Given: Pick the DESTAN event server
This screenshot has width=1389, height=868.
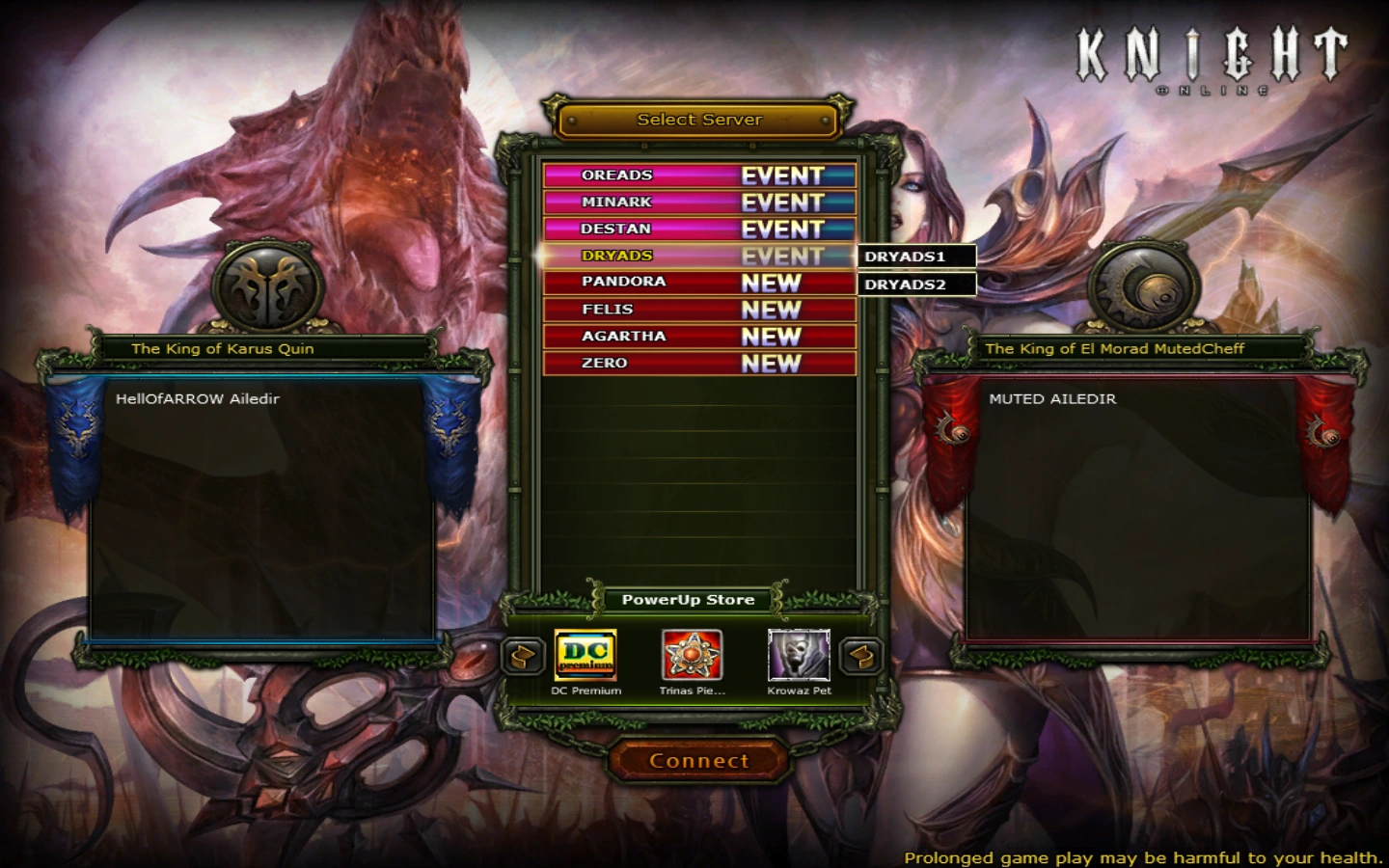Looking at the screenshot, I should [x=699, y=230].
